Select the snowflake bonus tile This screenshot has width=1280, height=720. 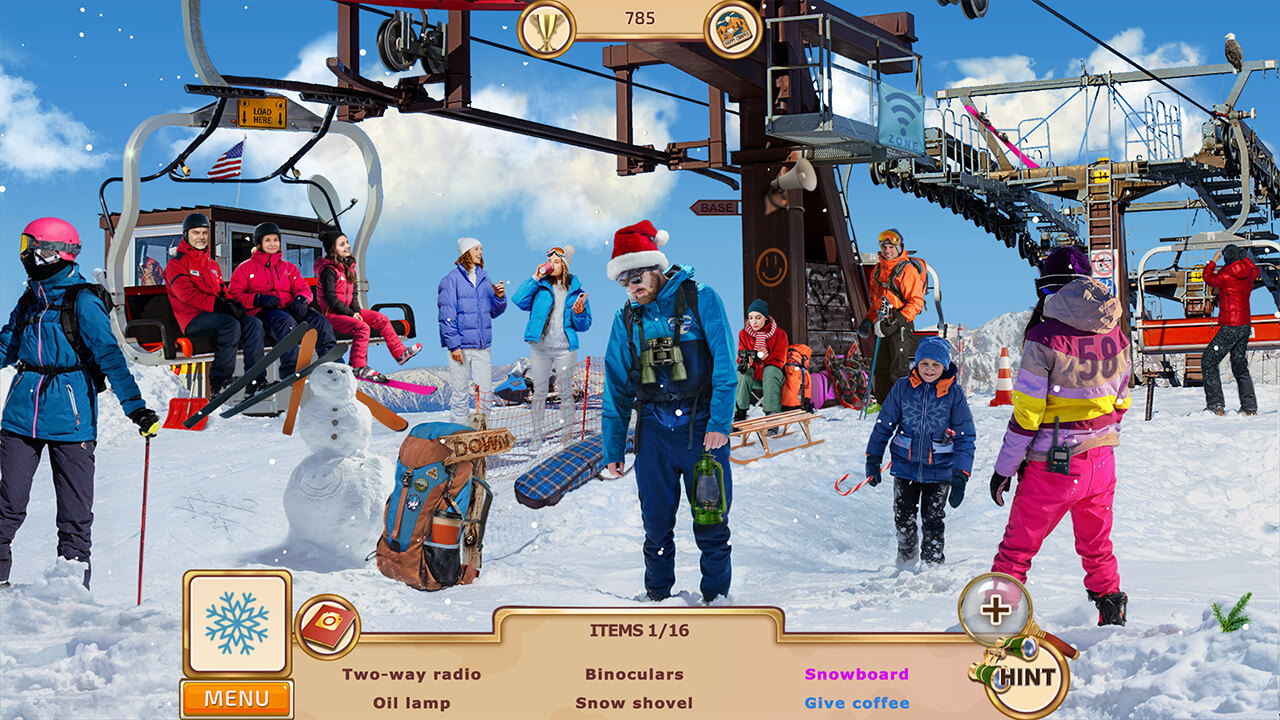pyautogui.click(x=237, y=623)
